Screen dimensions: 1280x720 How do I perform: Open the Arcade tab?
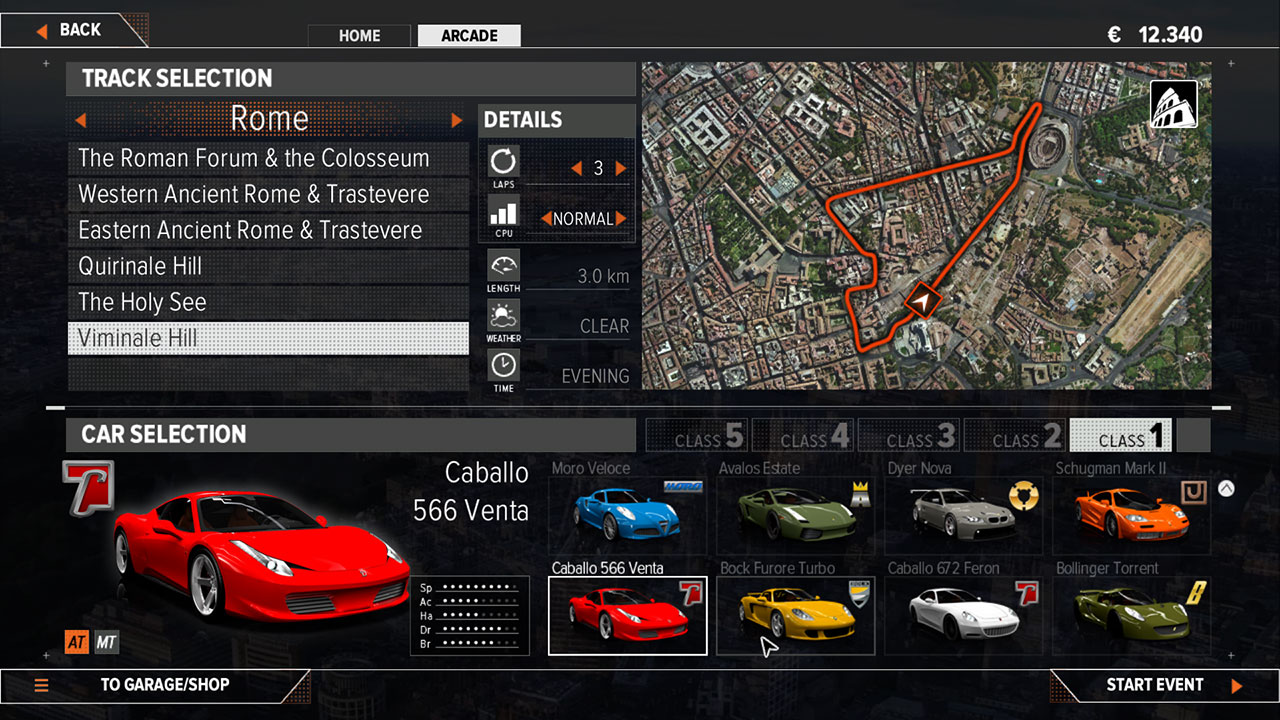pyautogui.click(x=469, y=36)
